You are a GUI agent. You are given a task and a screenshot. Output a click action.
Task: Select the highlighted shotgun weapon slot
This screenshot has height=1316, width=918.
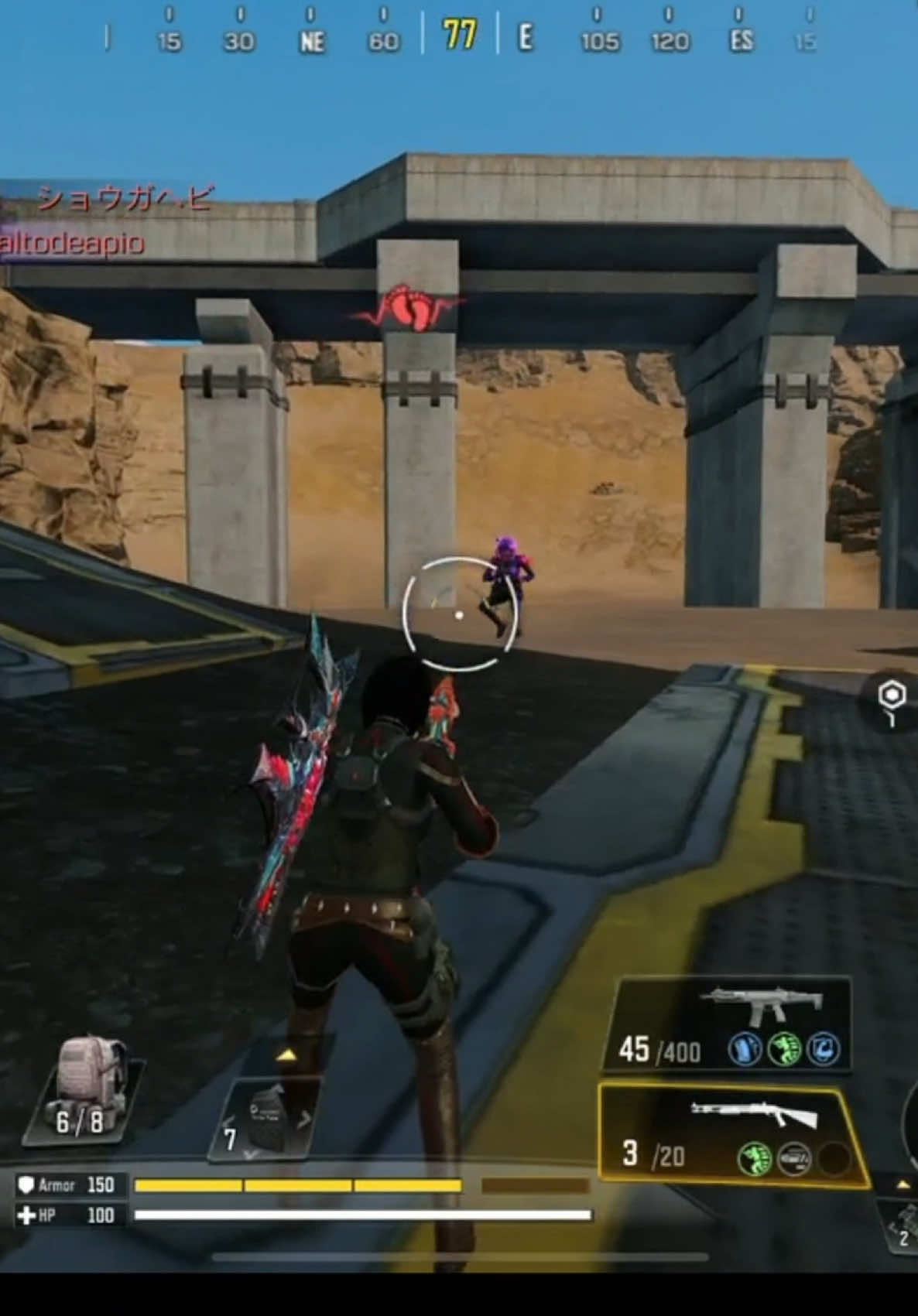point(731,1135)
